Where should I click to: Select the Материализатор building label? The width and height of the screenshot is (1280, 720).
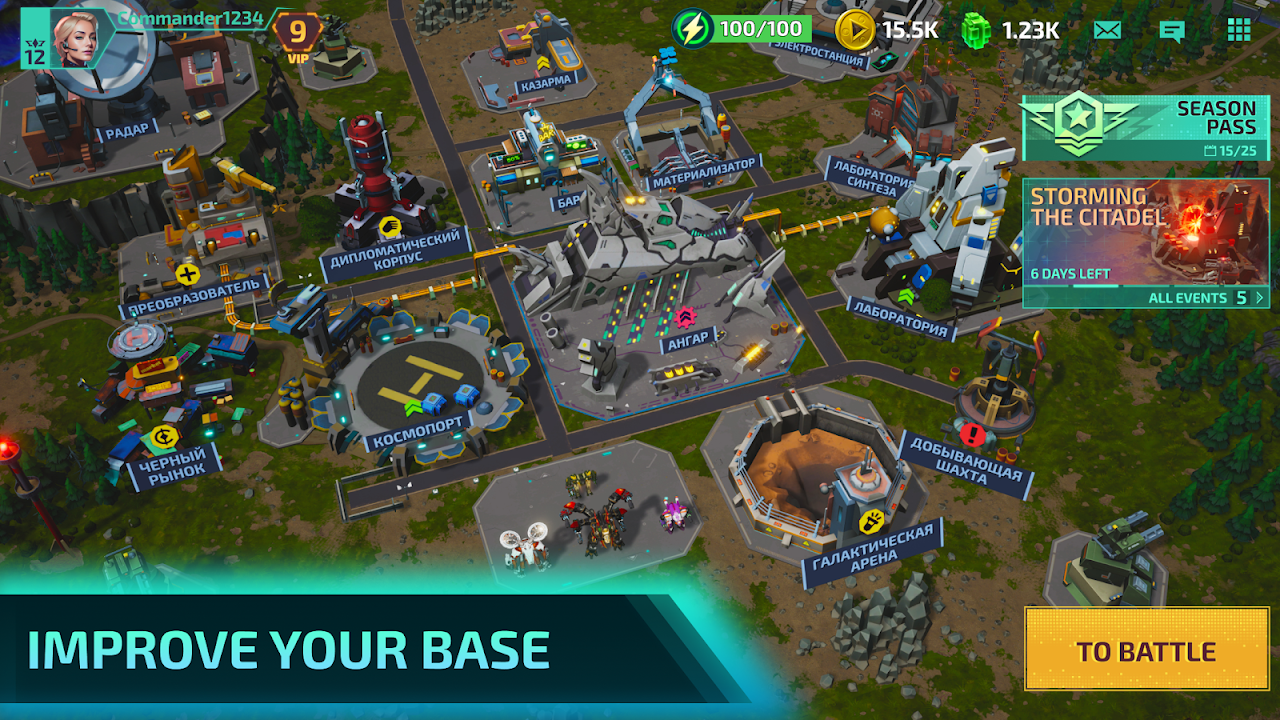(703, 171)
